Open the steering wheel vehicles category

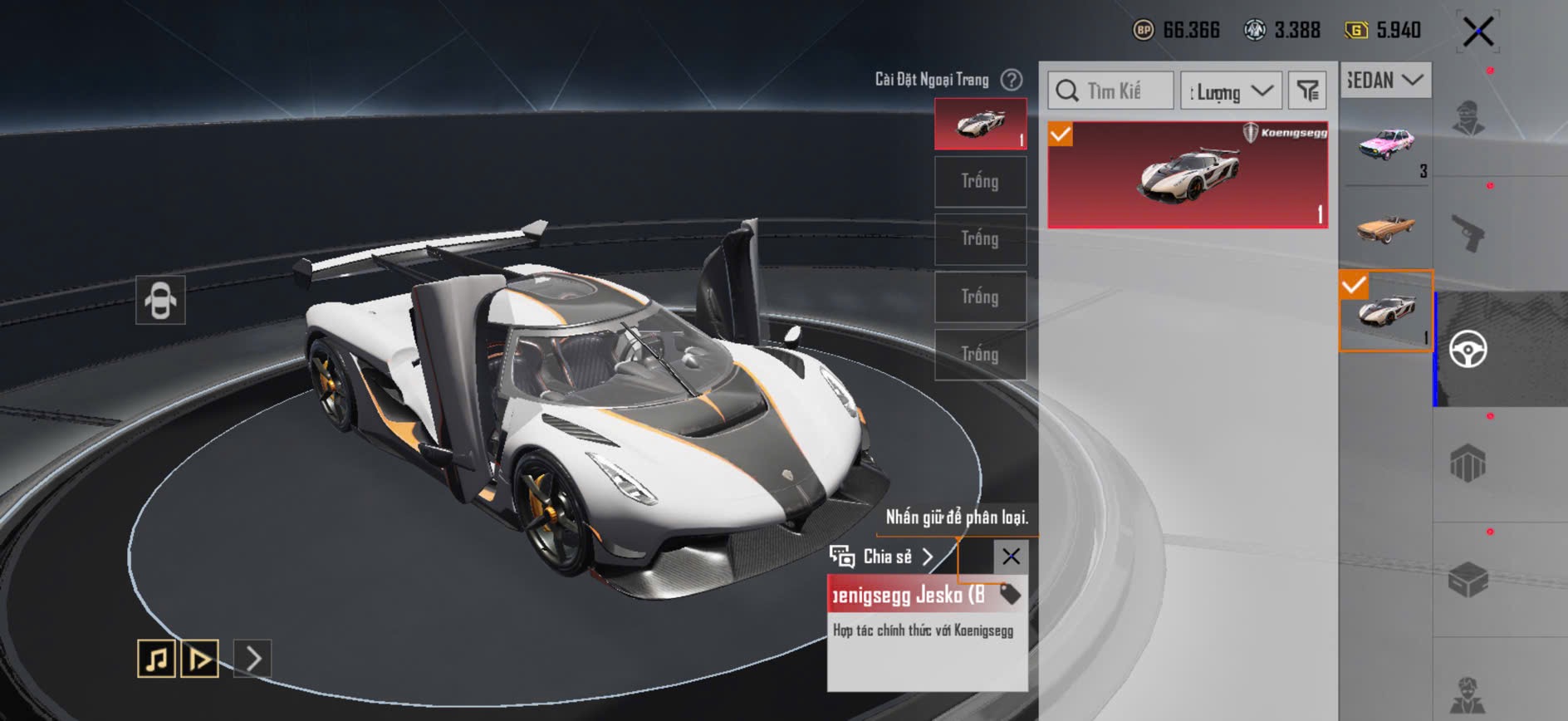coord(1468,349)
